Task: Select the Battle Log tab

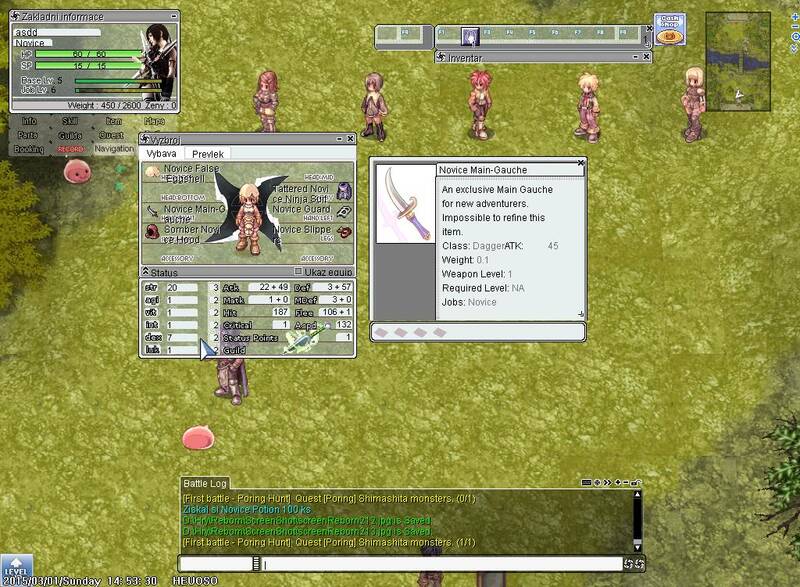Action: tap(205, 484)
